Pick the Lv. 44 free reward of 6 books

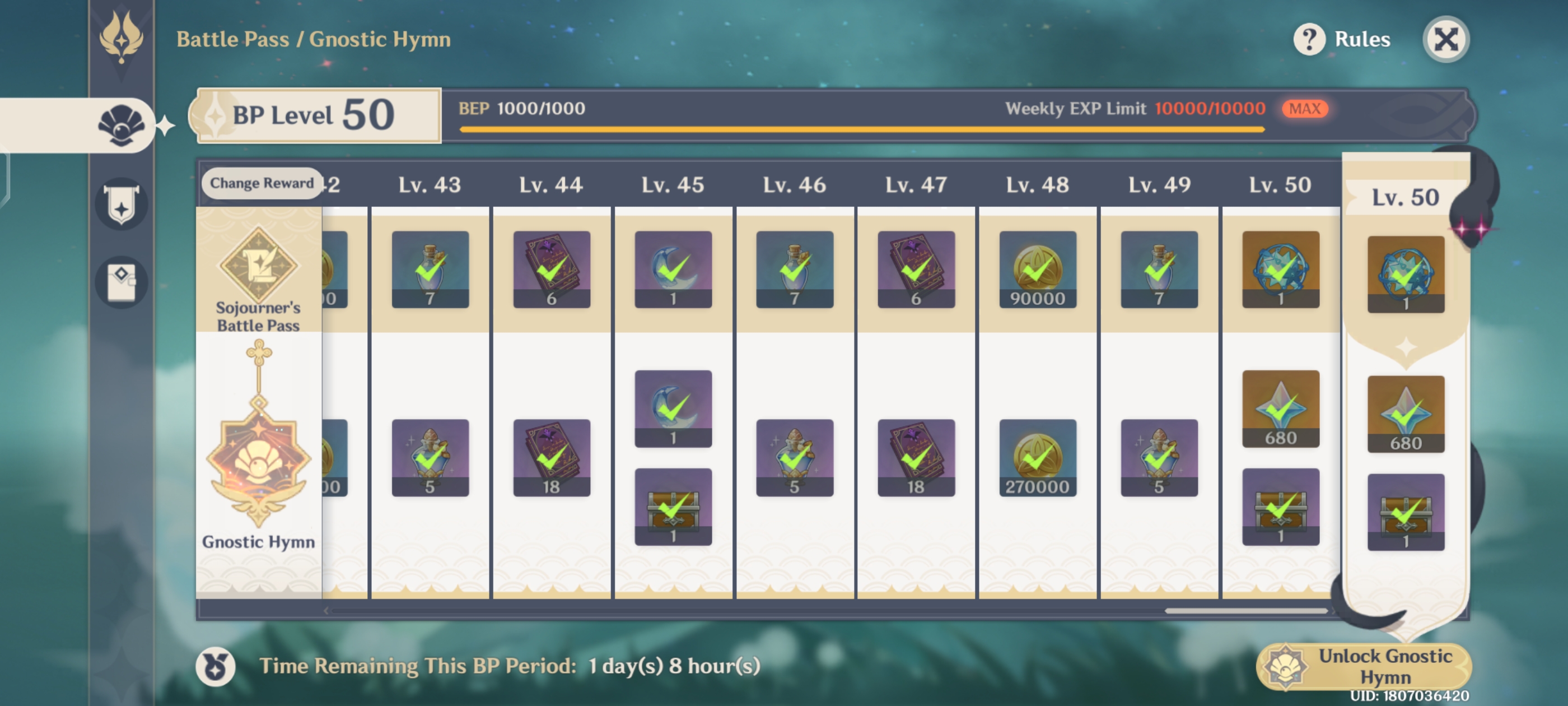coord(552,270)
